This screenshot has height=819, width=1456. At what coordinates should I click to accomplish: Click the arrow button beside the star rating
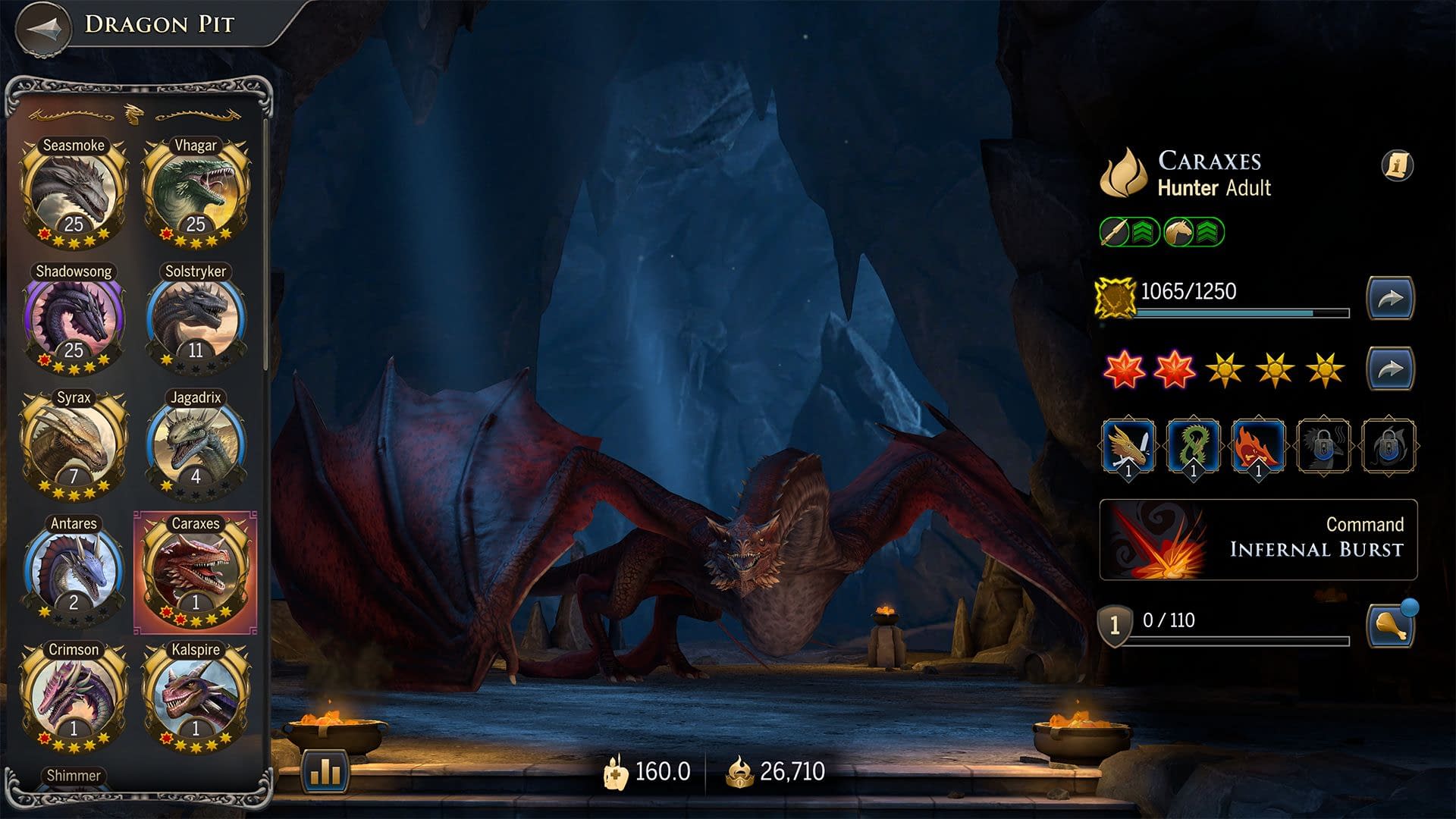1390,369
